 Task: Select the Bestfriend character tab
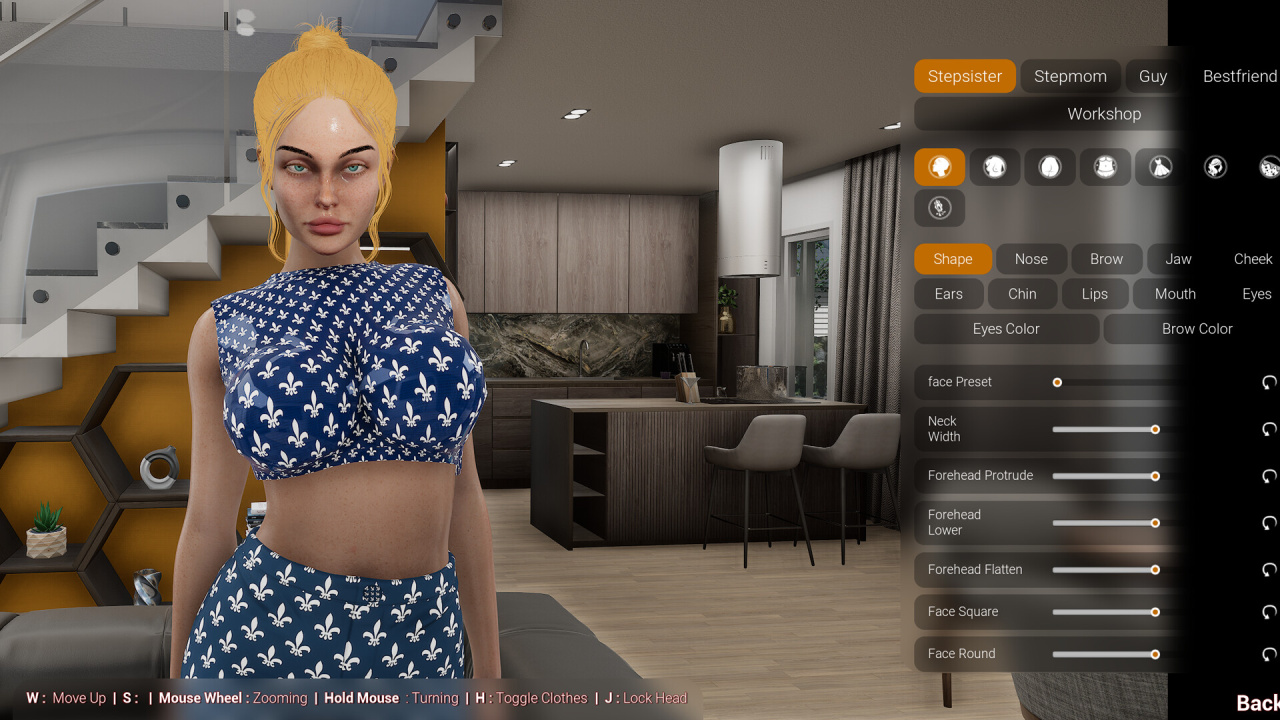pyautogui.click(x=1239, y=76)
